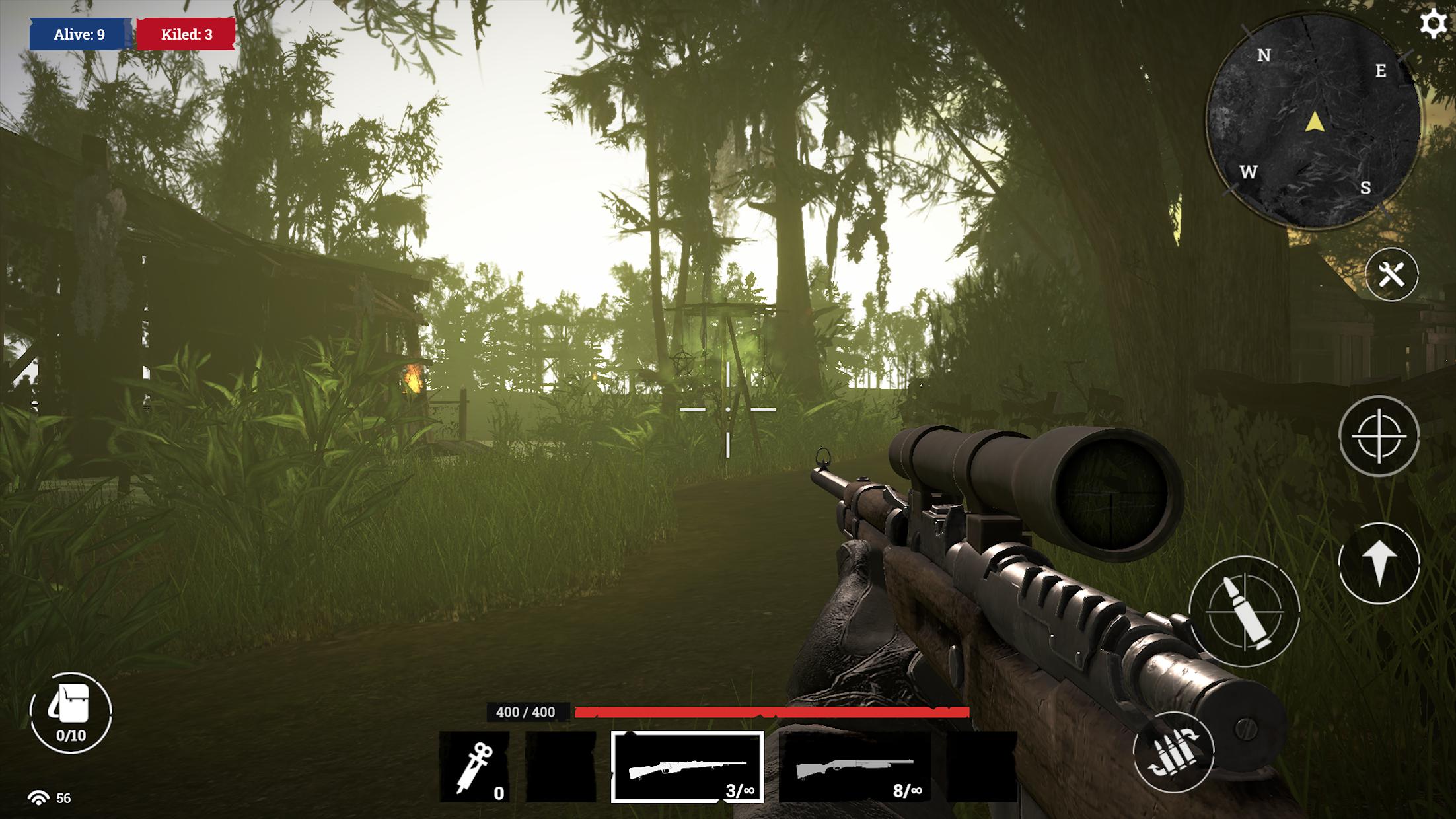The height and width of the screenshot is (819, 1456).
Task: Open the backpack inventory showing 0/10
Action: point(71,713)
